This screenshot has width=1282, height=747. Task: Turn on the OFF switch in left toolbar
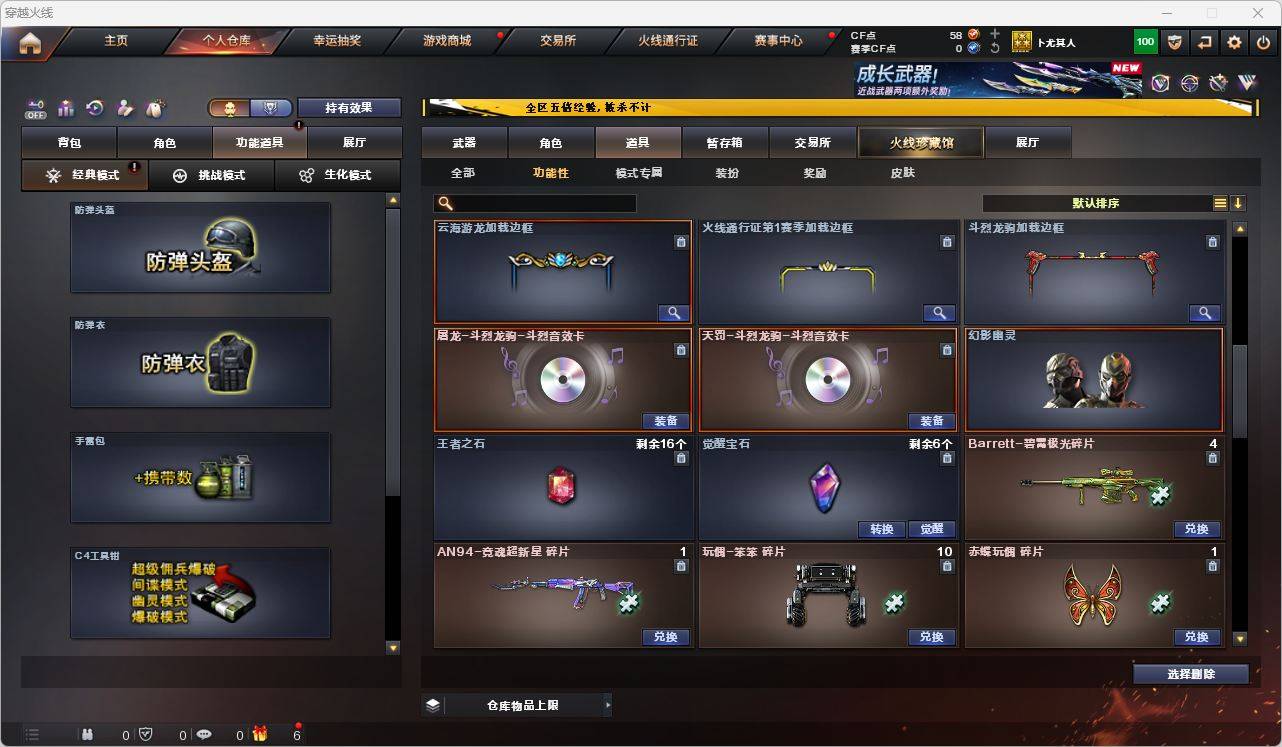36,110
